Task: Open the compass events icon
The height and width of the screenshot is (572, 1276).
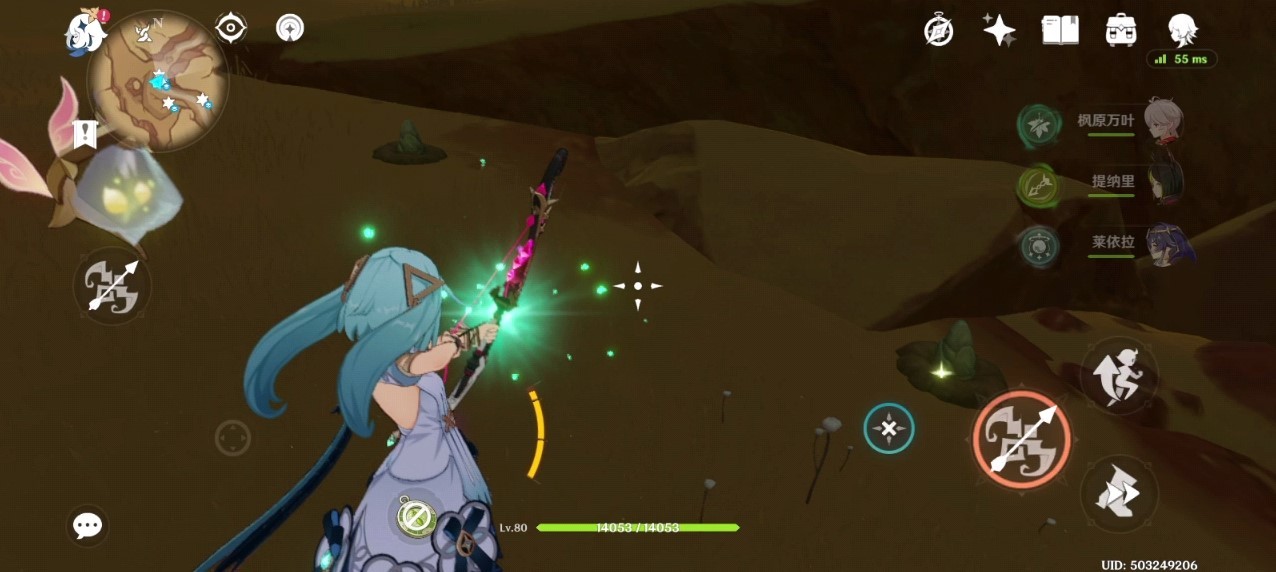Action: click(938, 30)
